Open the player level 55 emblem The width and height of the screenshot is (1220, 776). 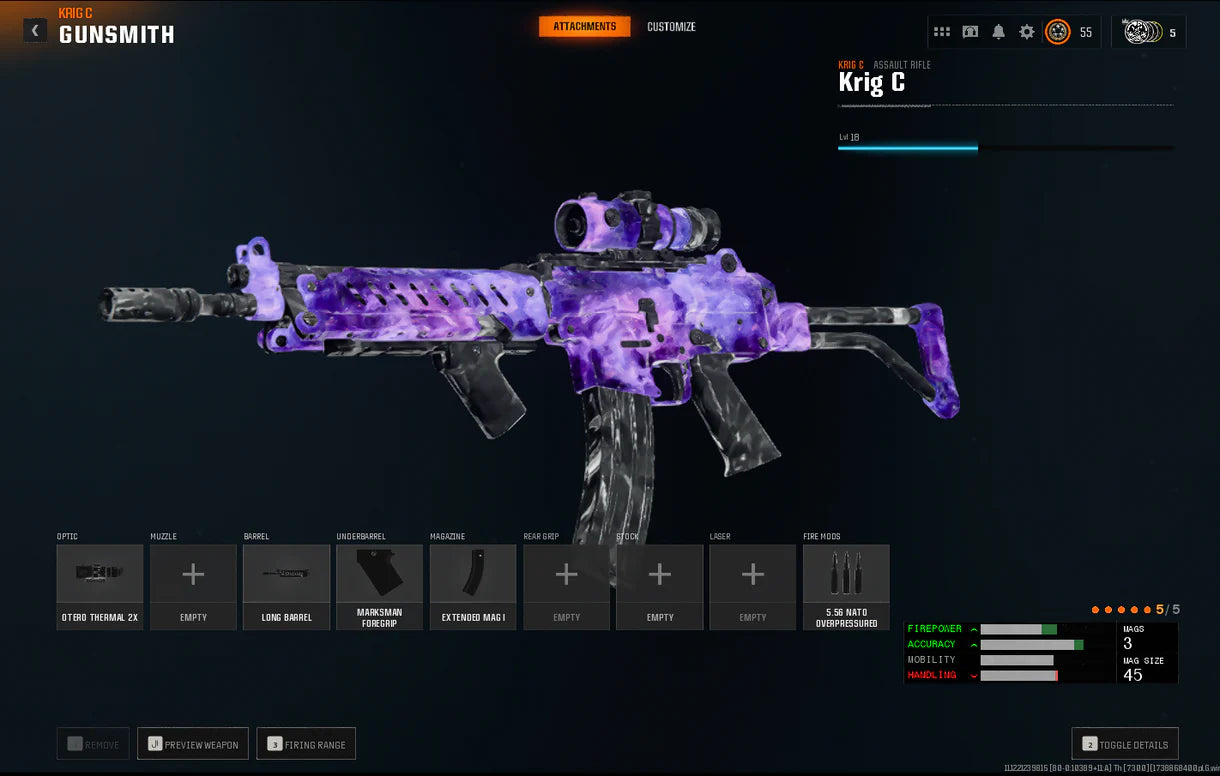tap(1058, 32)
